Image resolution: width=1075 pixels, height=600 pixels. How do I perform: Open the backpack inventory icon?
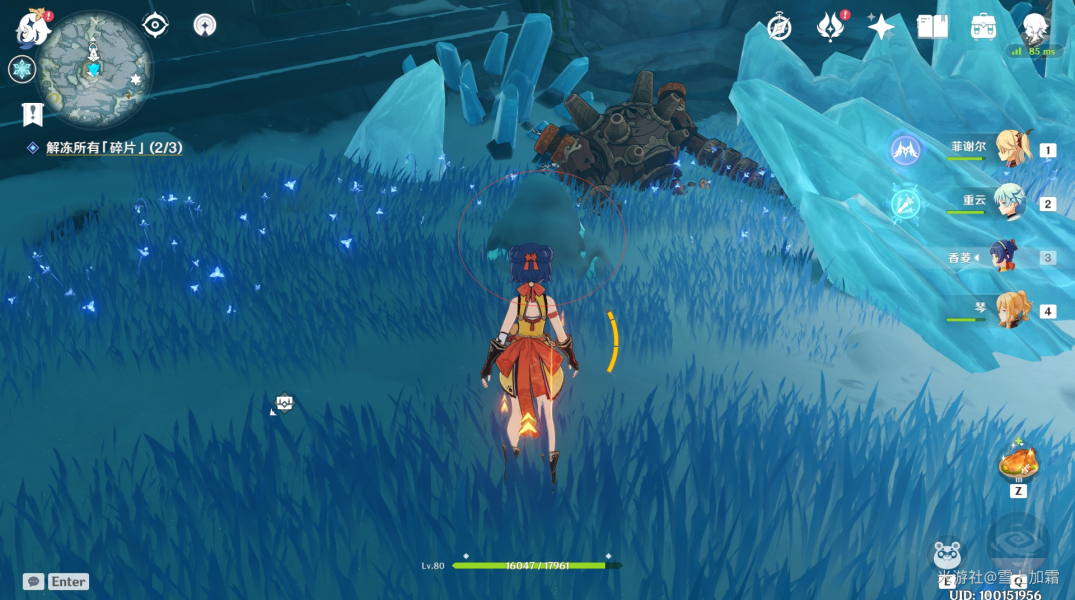(x=983, y=27)
